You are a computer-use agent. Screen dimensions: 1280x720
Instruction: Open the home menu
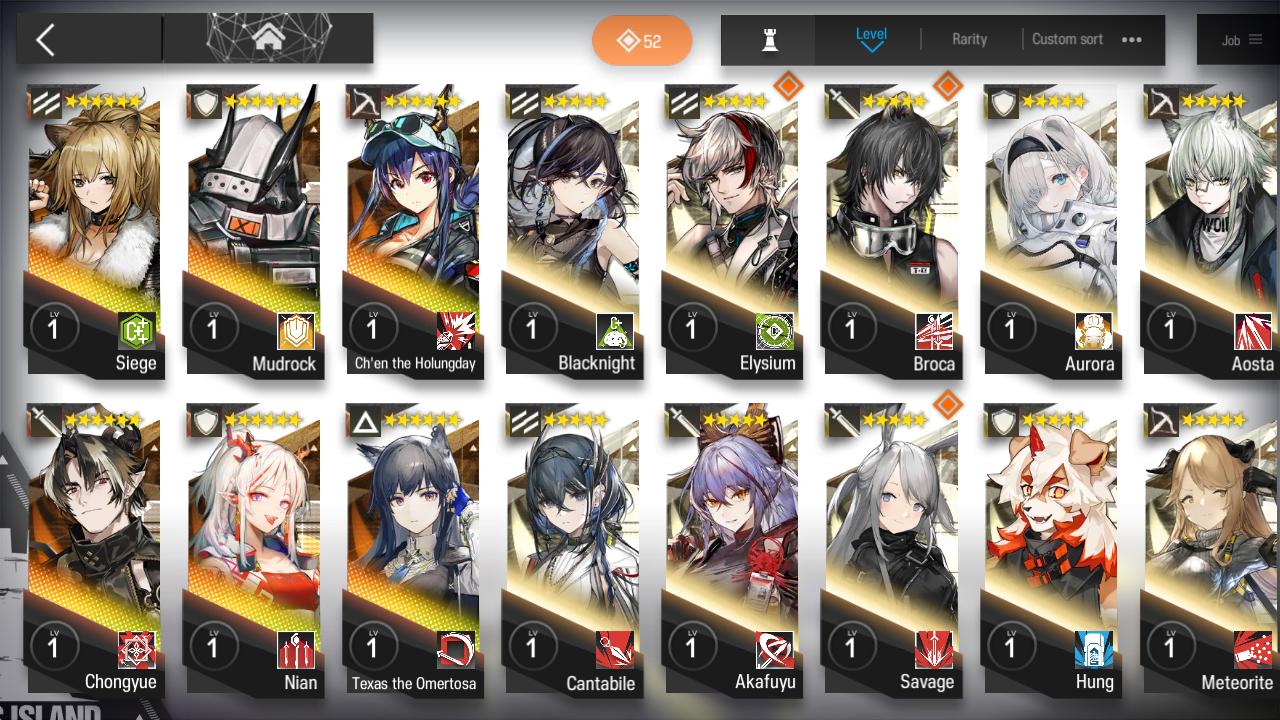(x=267, y=39)
